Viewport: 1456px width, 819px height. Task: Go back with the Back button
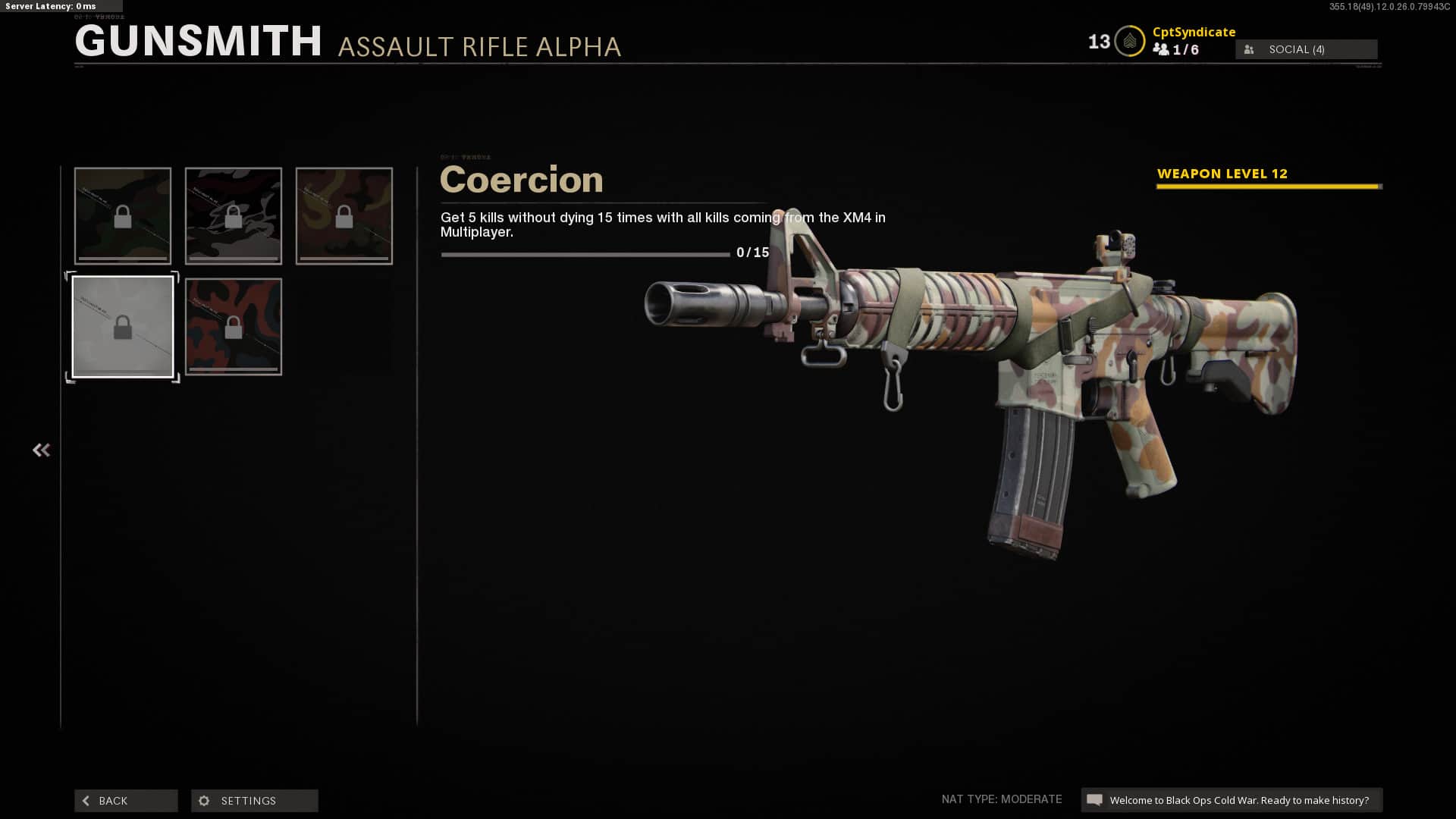pos(126,801)
